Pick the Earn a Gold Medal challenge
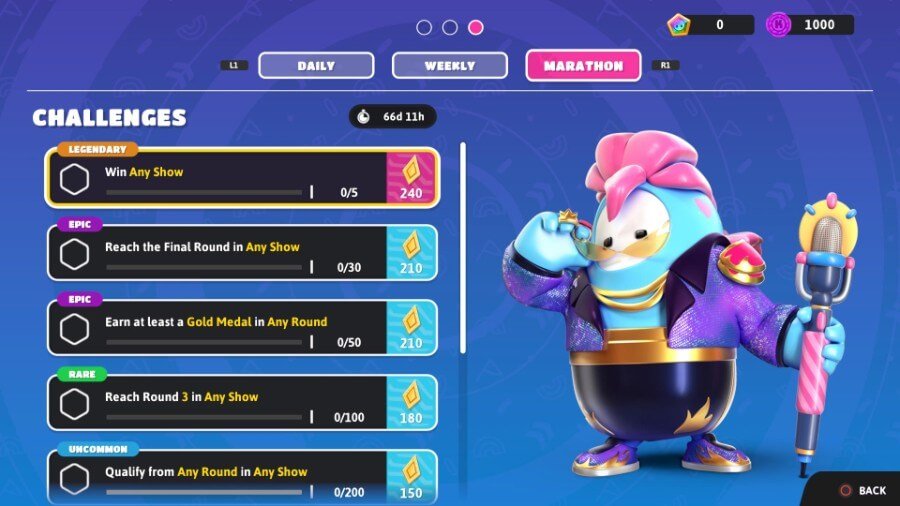This screenshot has height=506, width=900. 242,329
